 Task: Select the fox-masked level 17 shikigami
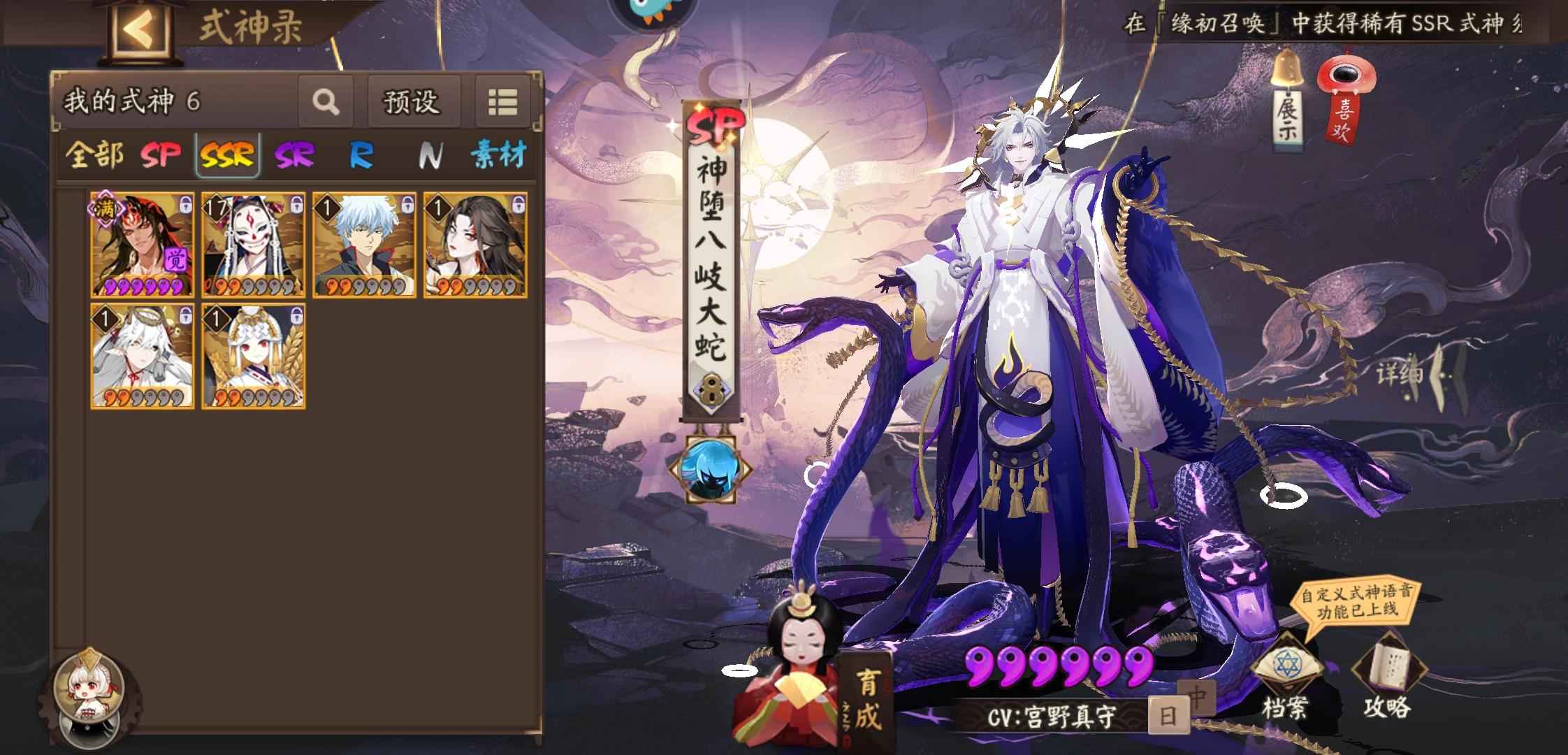(x=254, y=245)
